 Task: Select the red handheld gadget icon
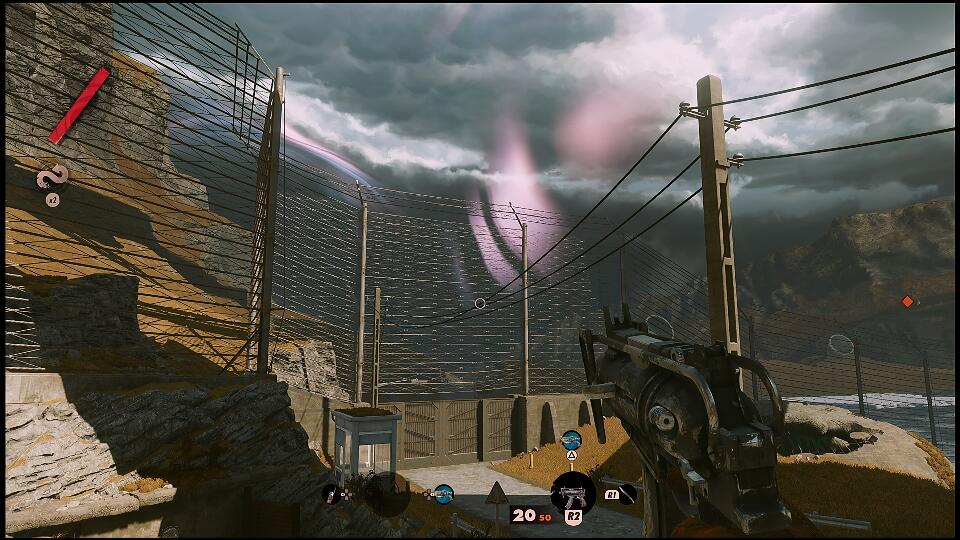pos(330,493)
